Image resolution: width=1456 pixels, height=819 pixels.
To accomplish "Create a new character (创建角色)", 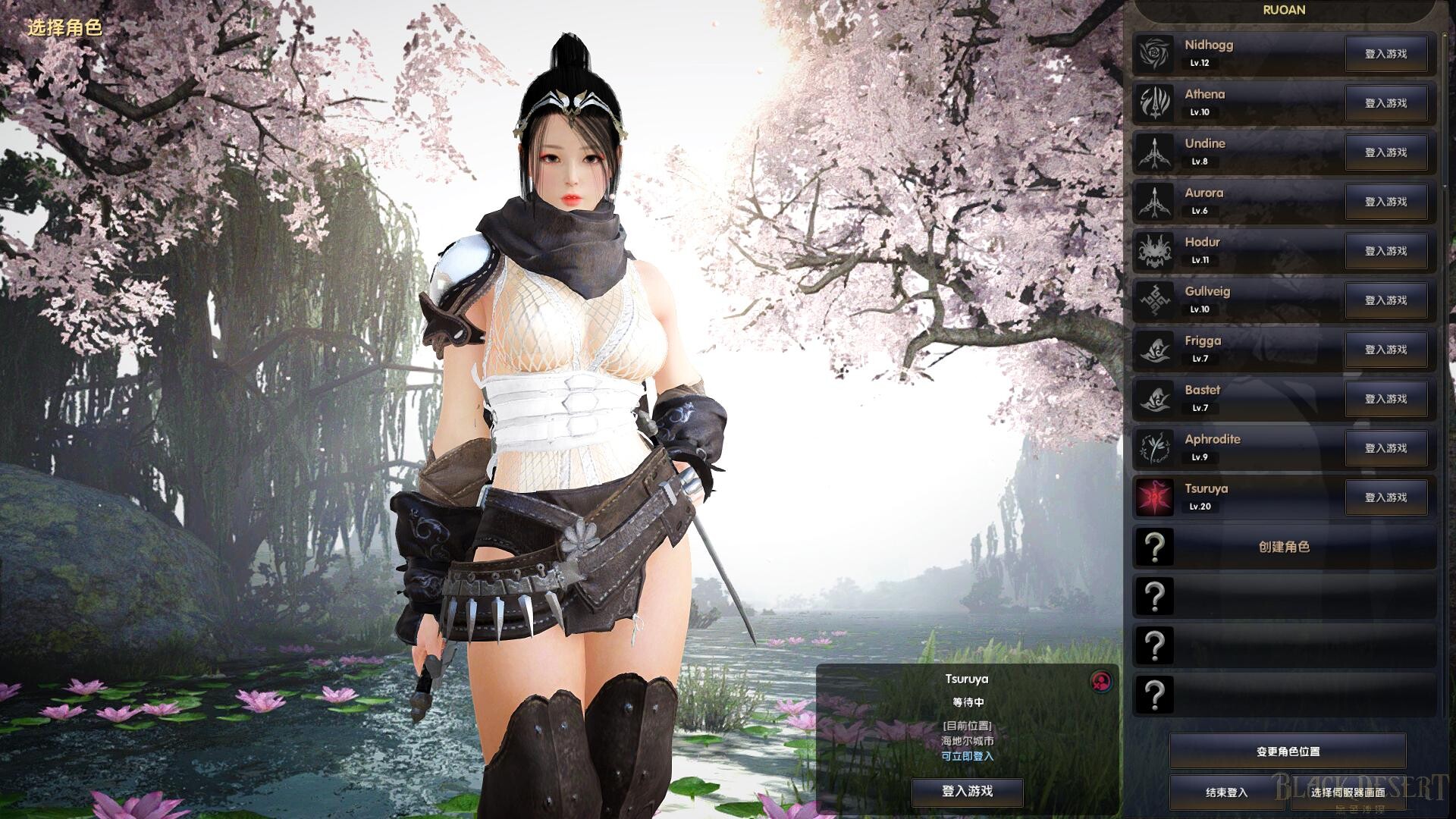I will [x=1284, y=547].
